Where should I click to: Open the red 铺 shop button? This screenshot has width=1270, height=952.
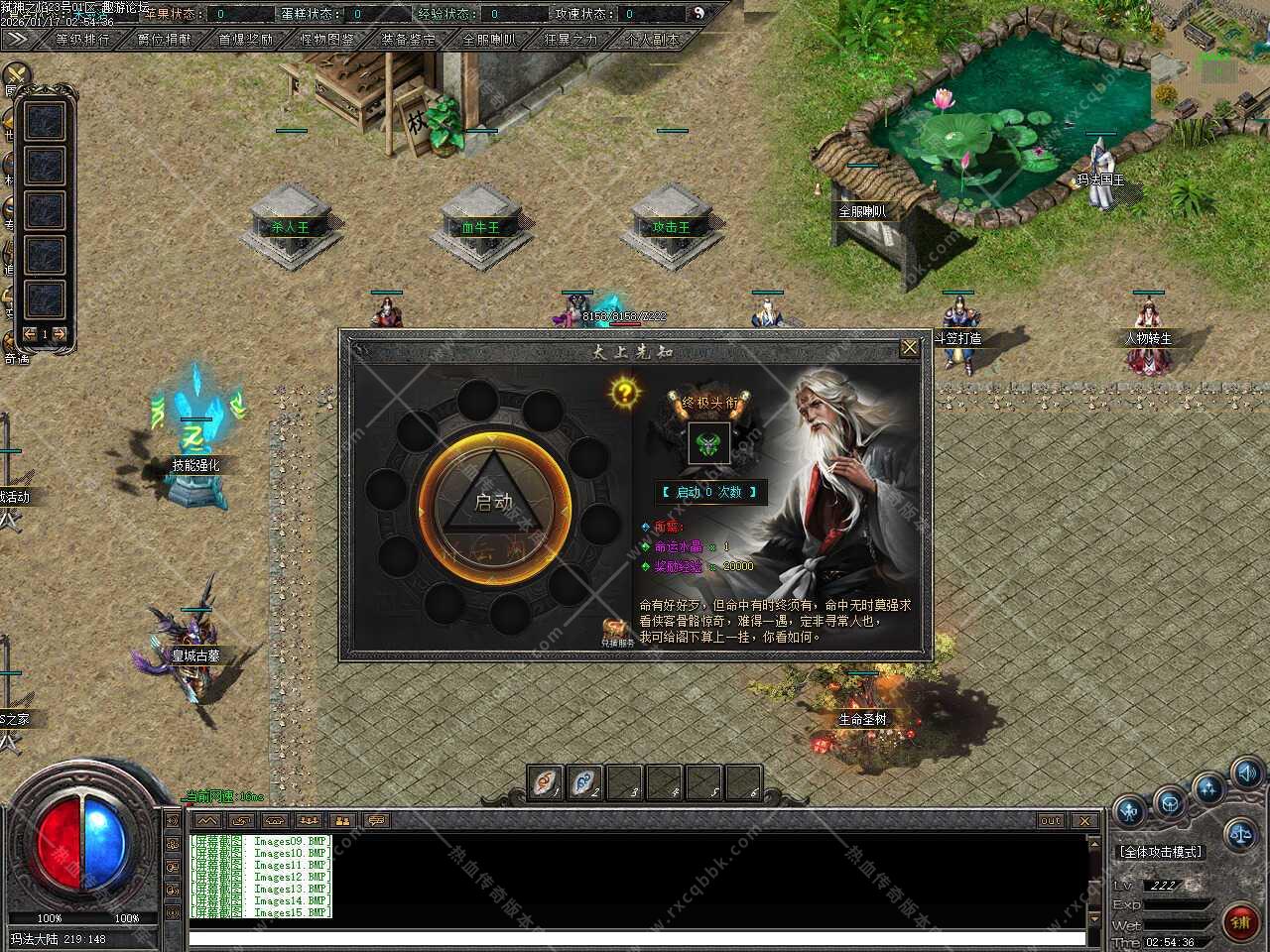click(x=1240, y=922)
